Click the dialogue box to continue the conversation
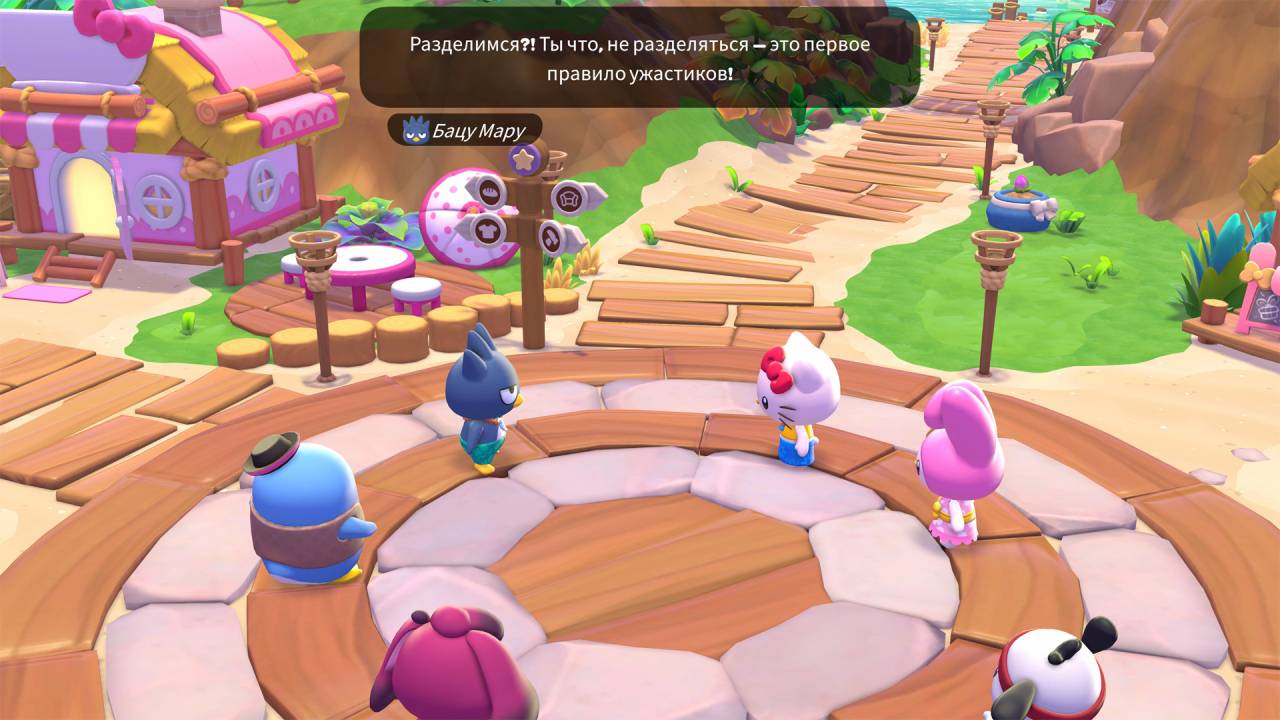Image resolution: width=1280 pixels, height=720 pixels. (639, 58)
